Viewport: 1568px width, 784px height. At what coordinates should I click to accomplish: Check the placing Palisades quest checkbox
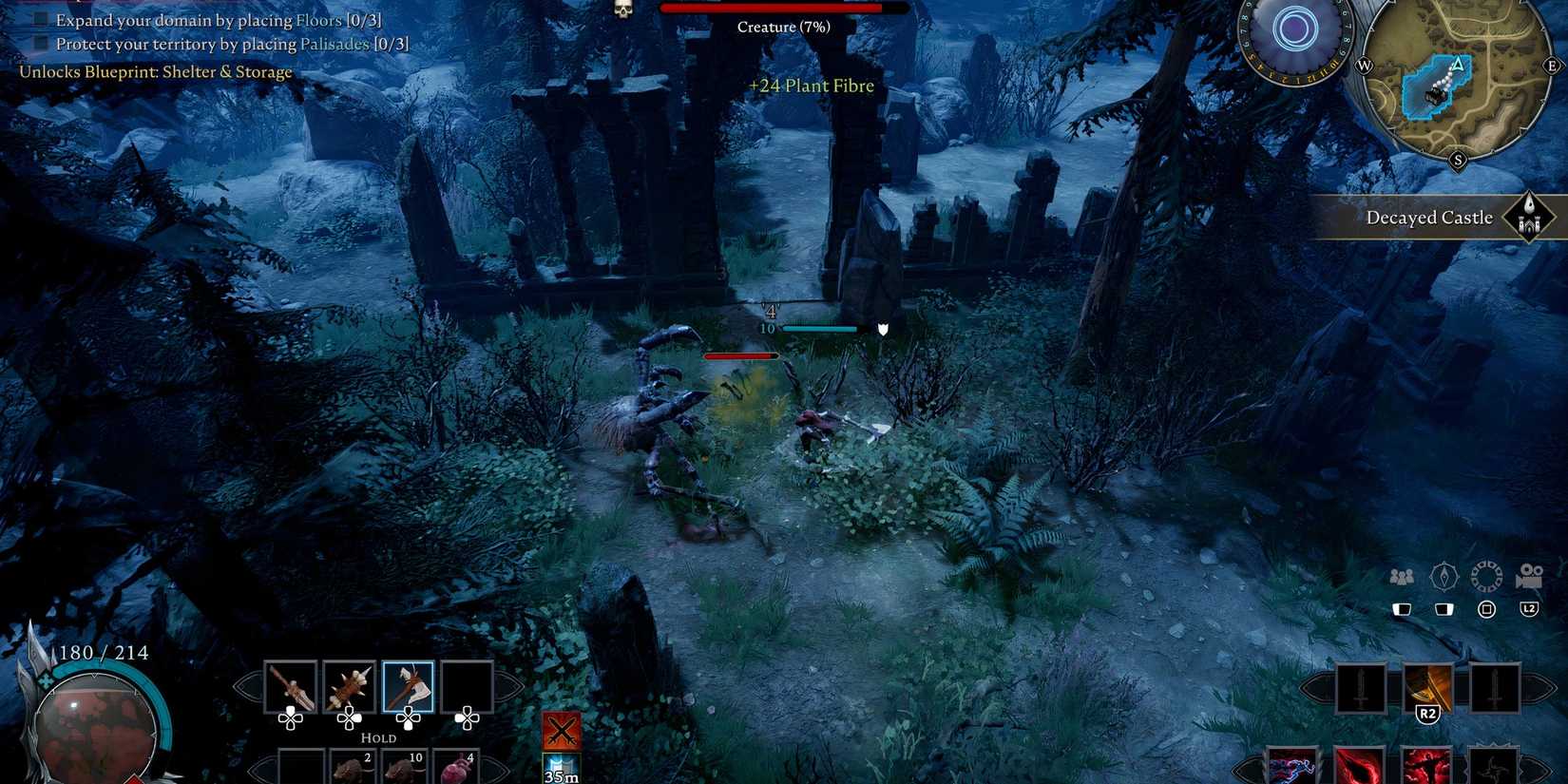click(40, 44)
